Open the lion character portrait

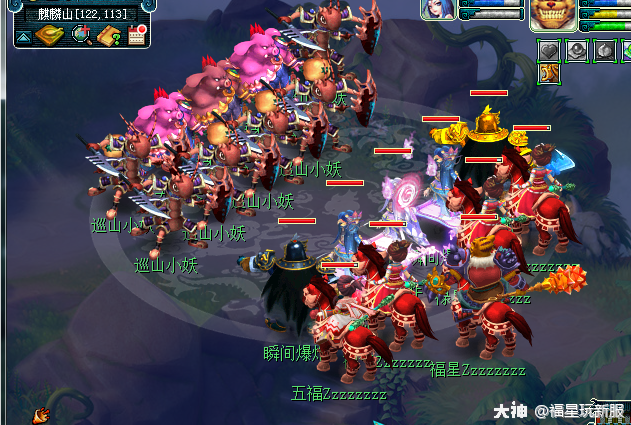pos(553,14)
